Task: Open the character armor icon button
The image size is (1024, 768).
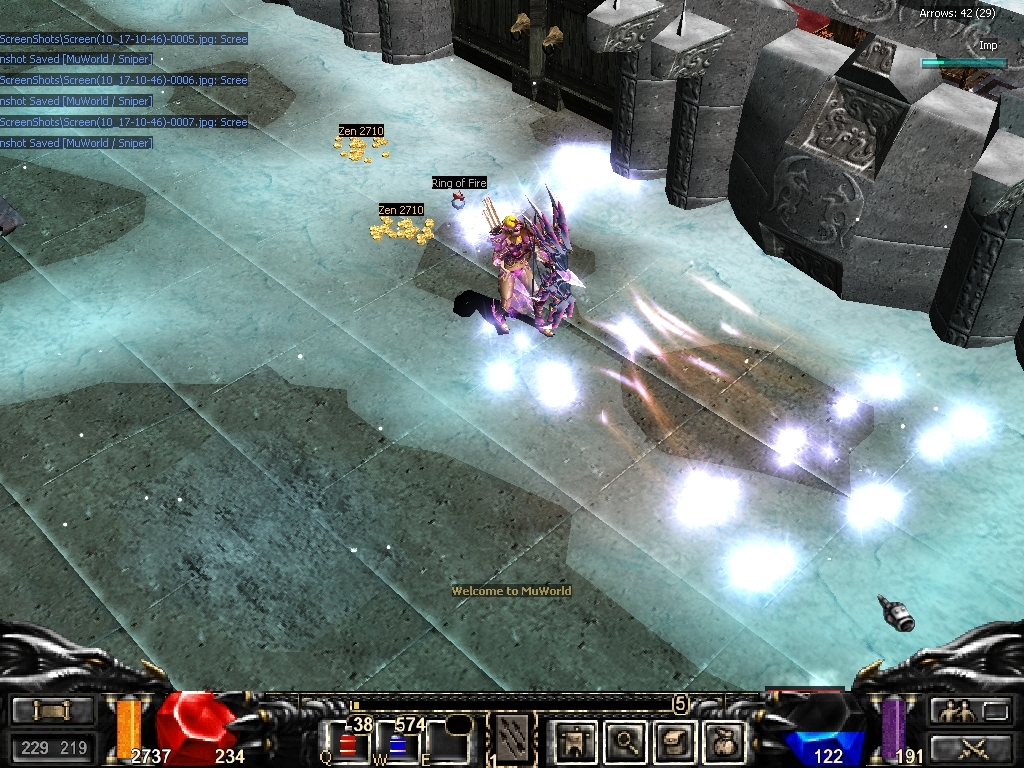Action: tap(575, 742)
